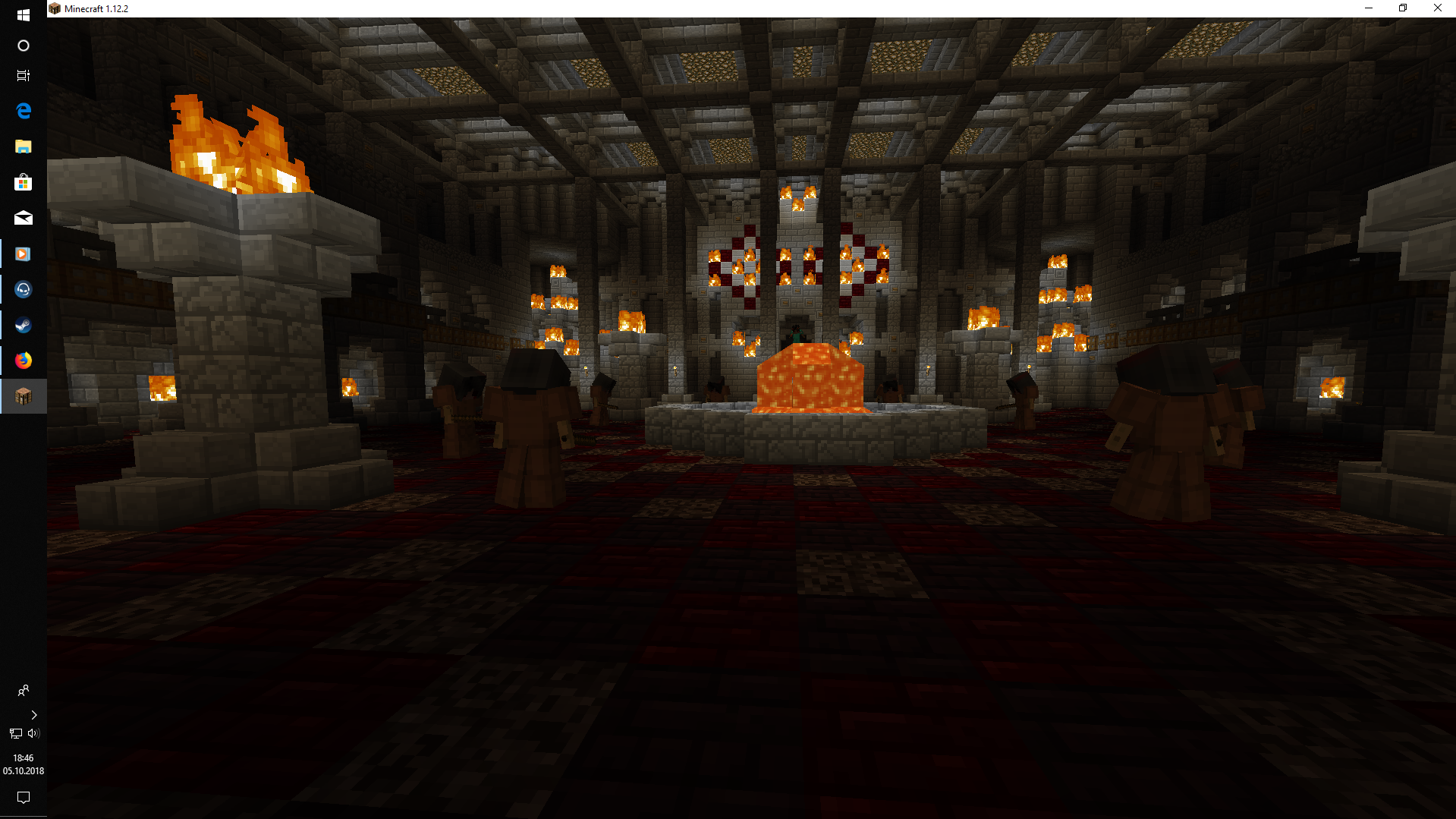Close the Minecraft 1.12.2 window

click(x=1437, y=8)
